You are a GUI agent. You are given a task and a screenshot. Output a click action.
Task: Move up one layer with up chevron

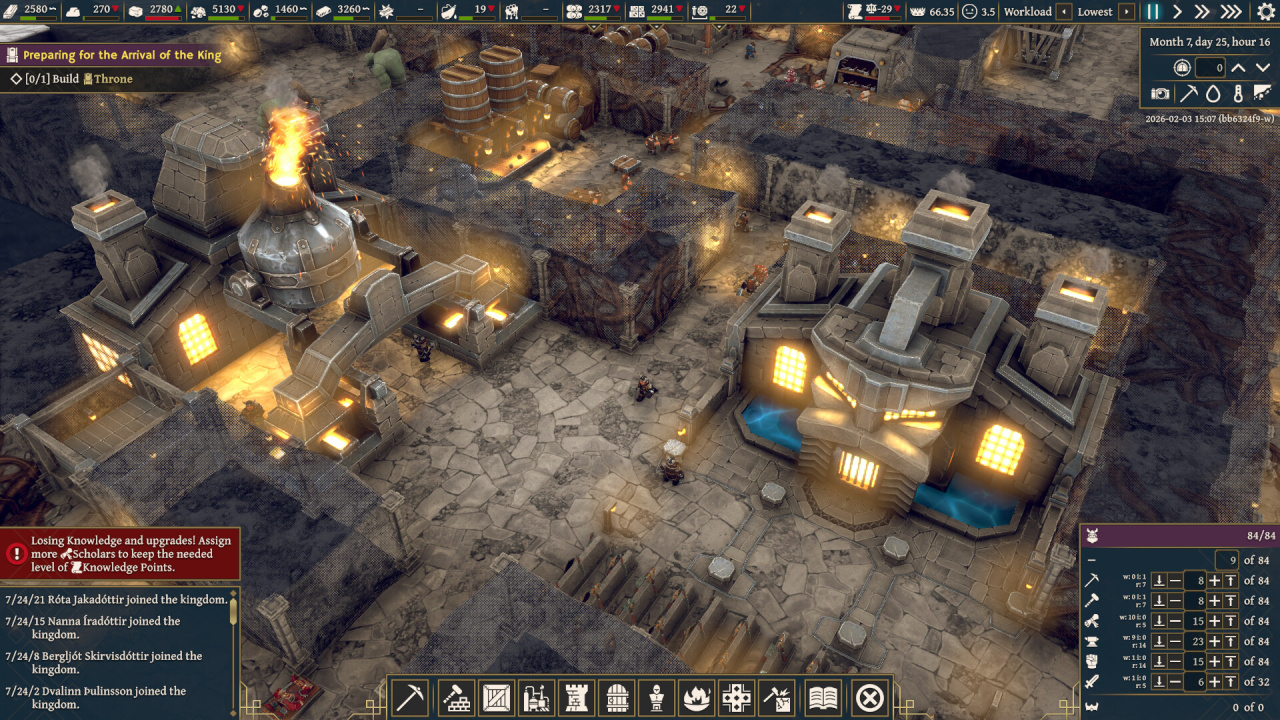click(x=1238, y=68)
